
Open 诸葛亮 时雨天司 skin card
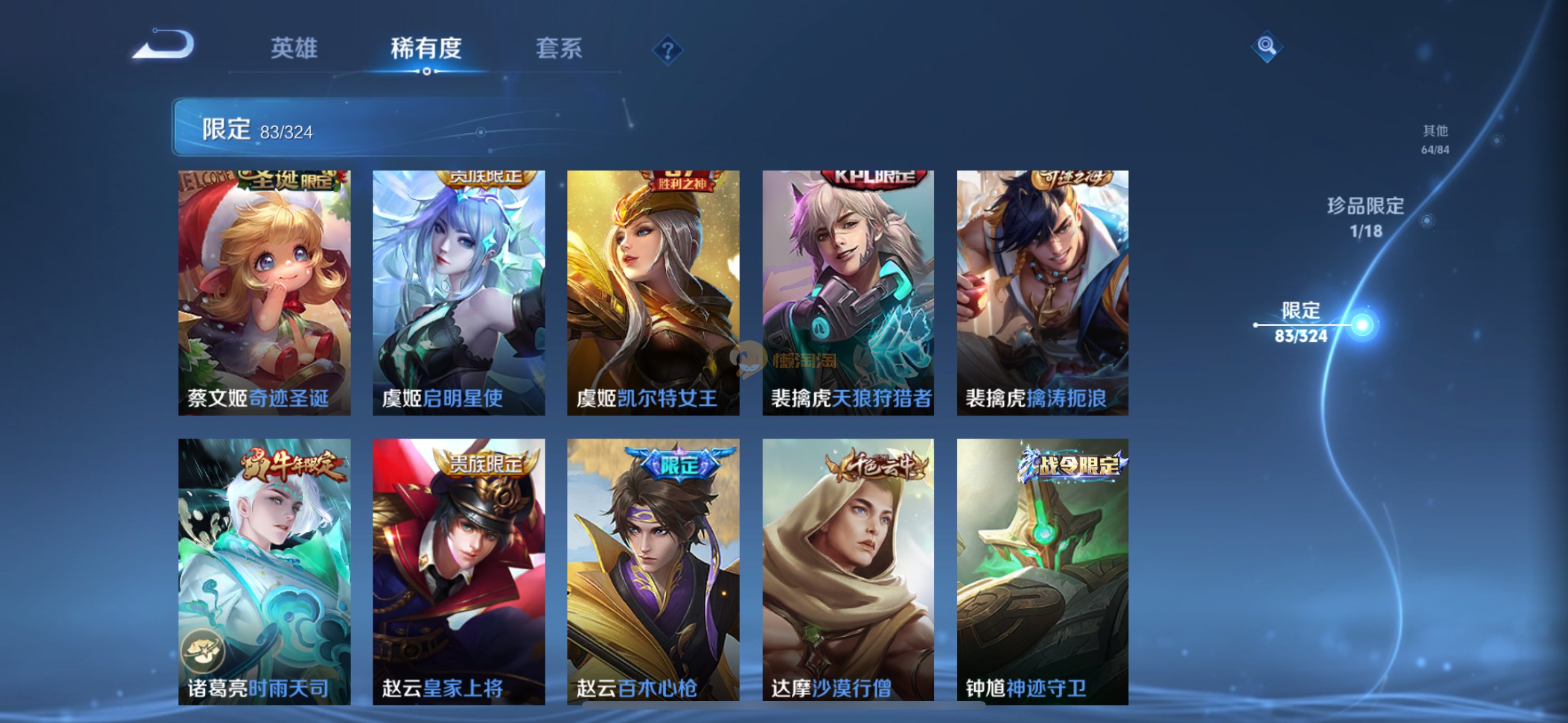tap(264, 571)
